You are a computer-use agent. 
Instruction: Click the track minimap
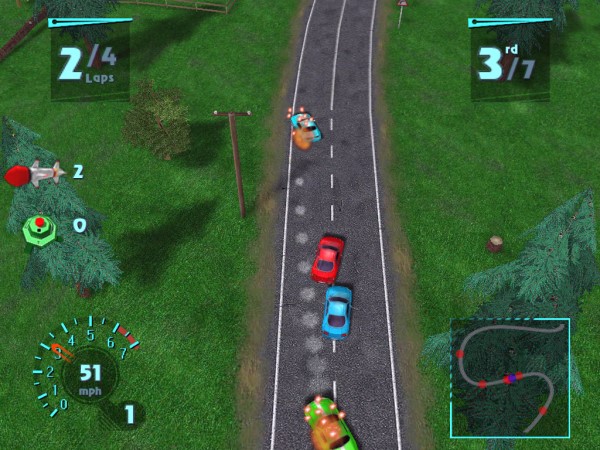(x=509, y=378)
